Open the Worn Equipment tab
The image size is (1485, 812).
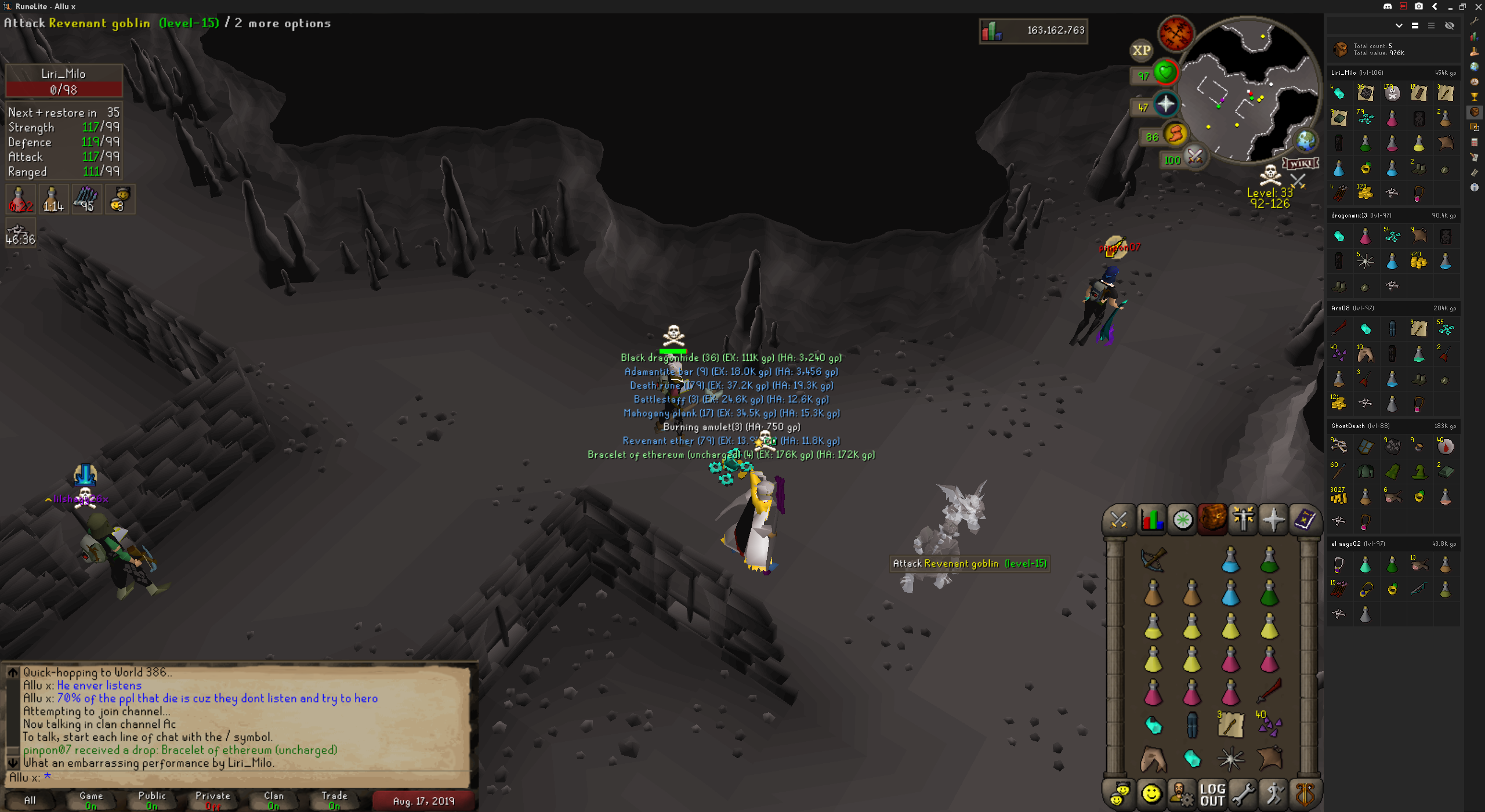click(x=1243, y=520)
